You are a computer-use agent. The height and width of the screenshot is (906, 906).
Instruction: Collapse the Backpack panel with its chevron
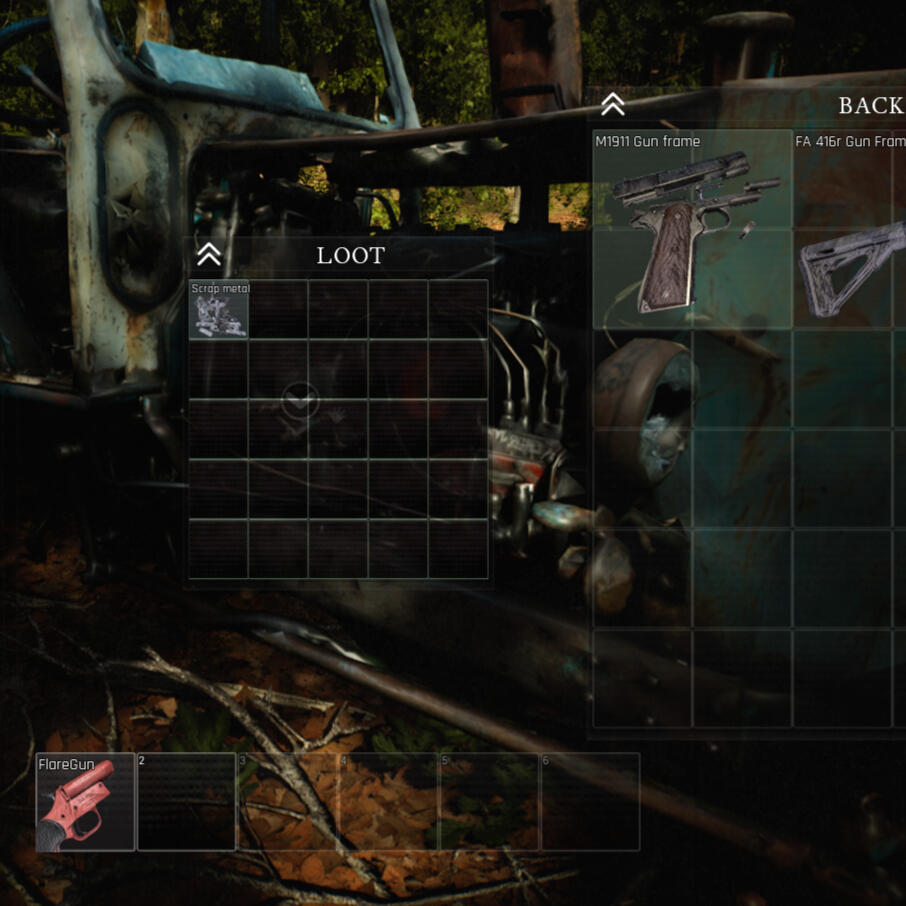pyautogui.click(x=612, y=104)
